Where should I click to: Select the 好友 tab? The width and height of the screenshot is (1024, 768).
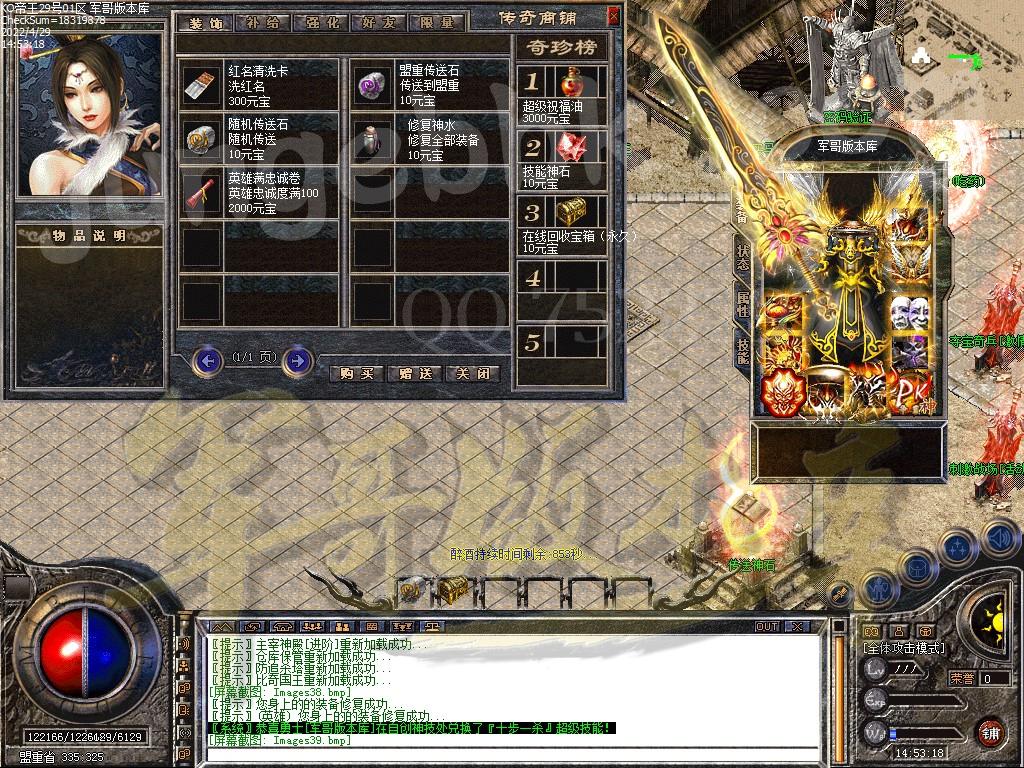375,22
